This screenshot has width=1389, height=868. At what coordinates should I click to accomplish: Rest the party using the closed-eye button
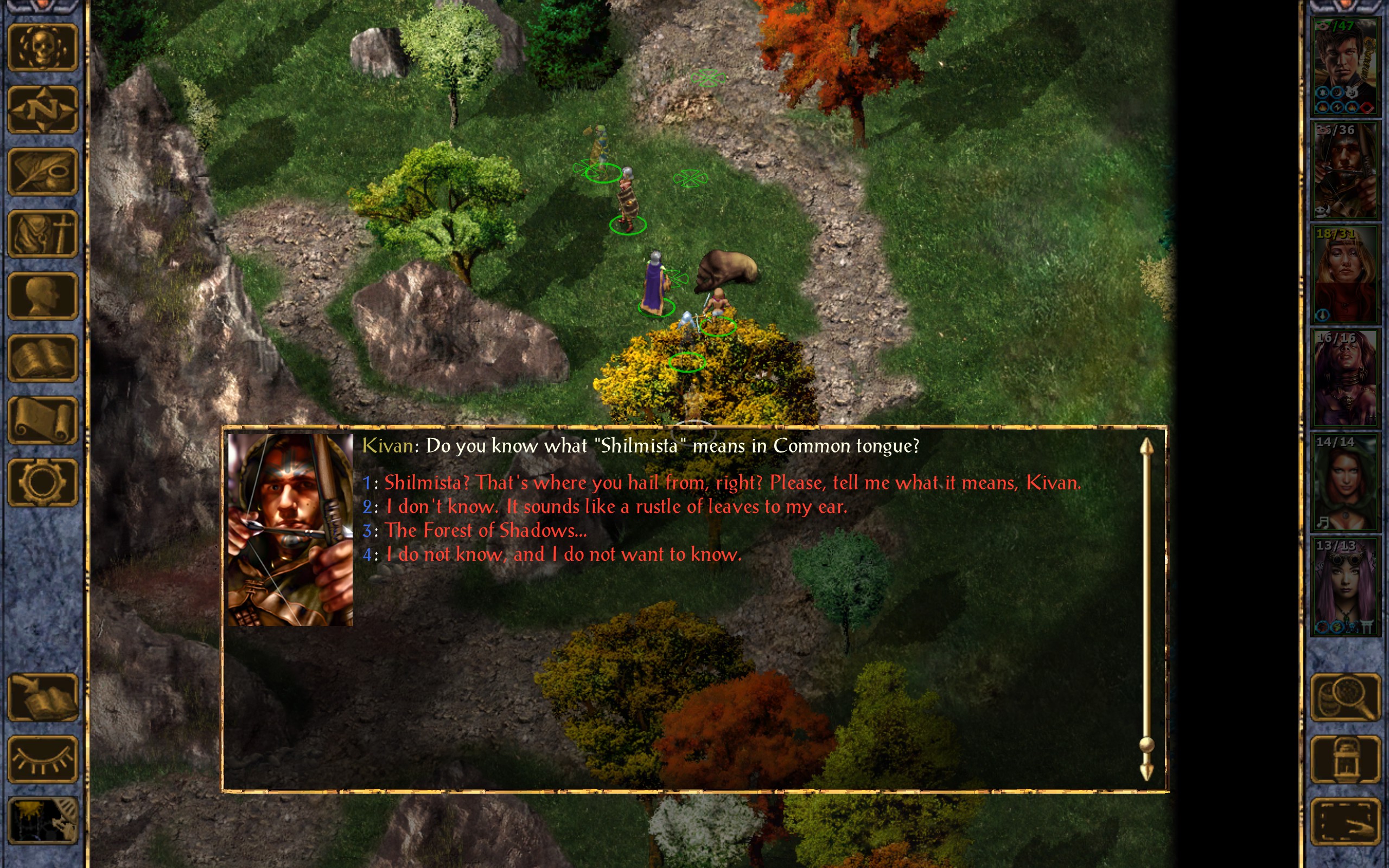42,759
